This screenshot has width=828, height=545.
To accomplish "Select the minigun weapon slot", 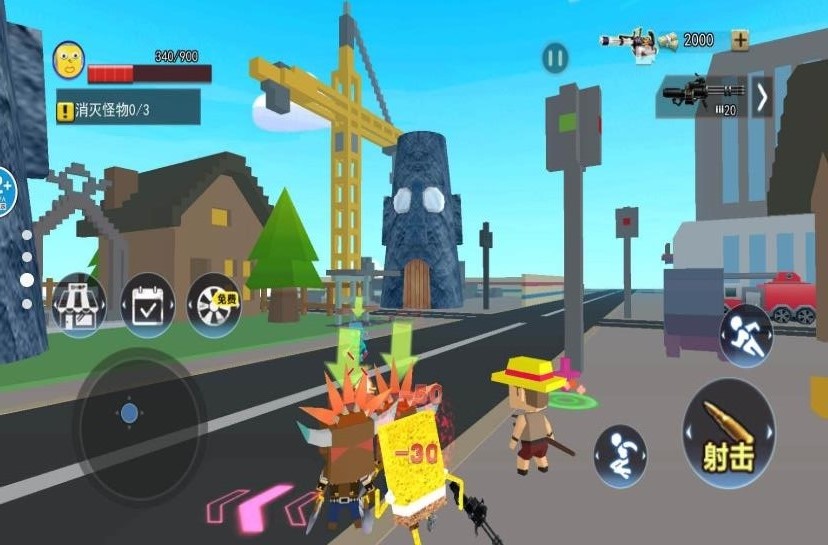I will coord(702,97).
